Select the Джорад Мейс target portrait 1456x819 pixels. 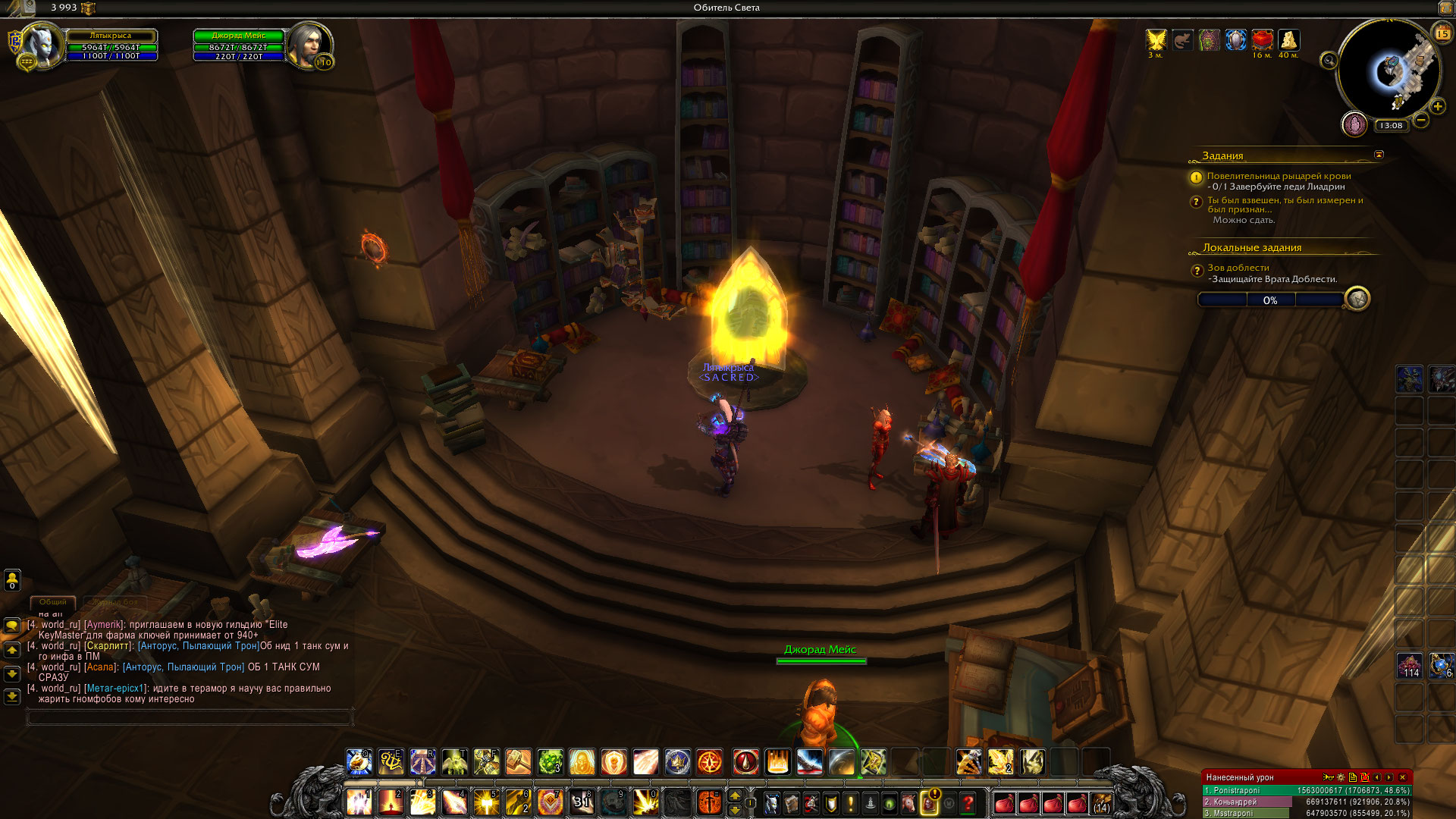pos(308,45)
